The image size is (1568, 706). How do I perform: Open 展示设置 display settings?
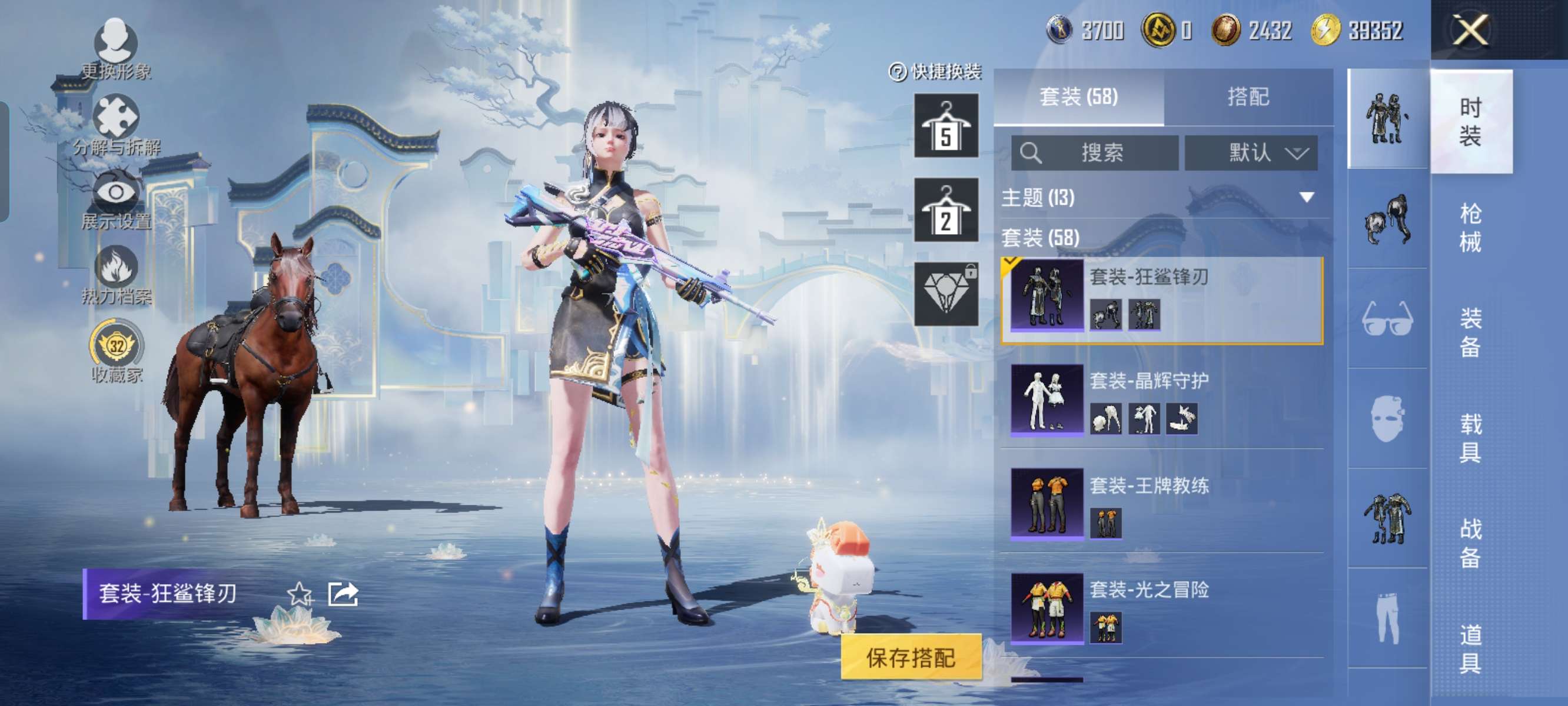click(x=115, y=199)
